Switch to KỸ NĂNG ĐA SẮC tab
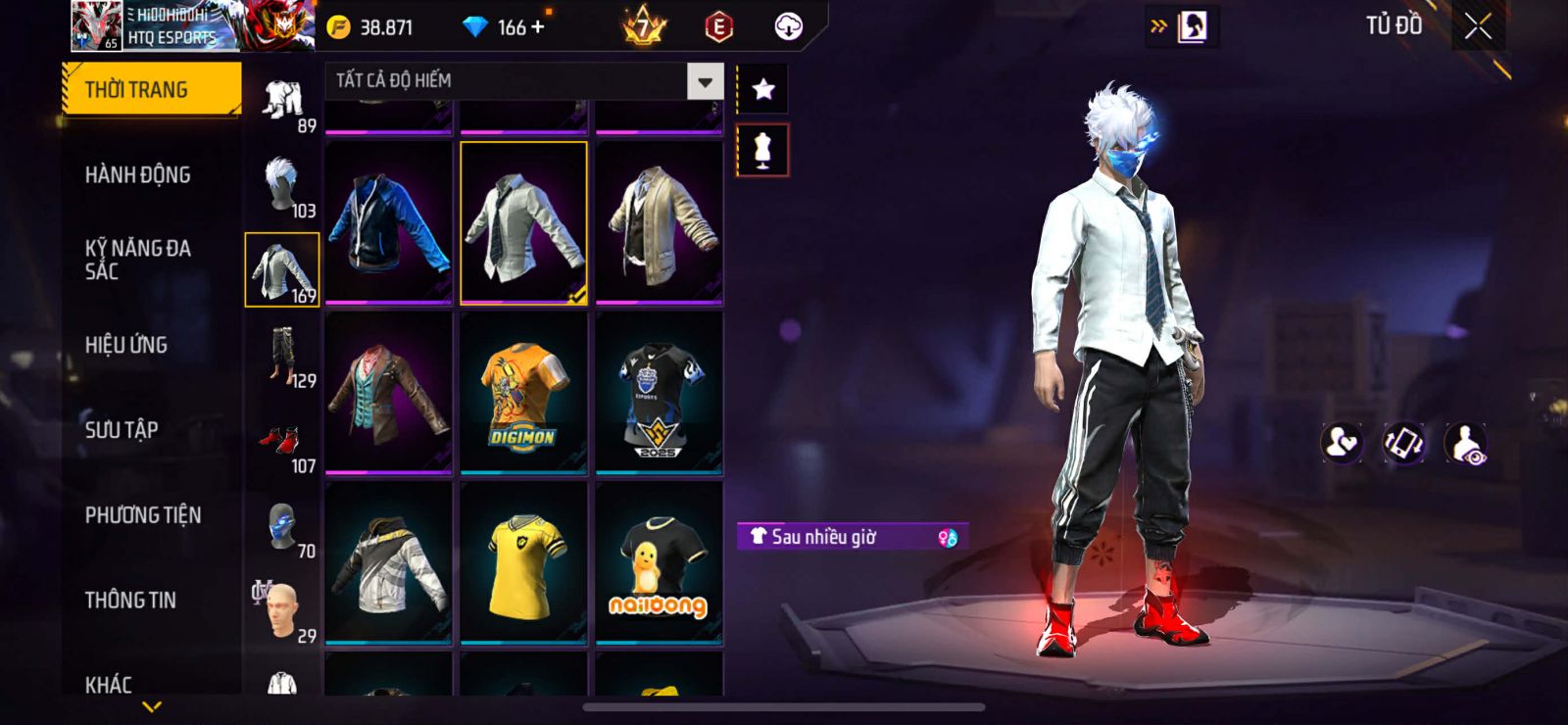Image resolution: width=1568 pixels, height=725 pixels. click(x=138, y=260)
